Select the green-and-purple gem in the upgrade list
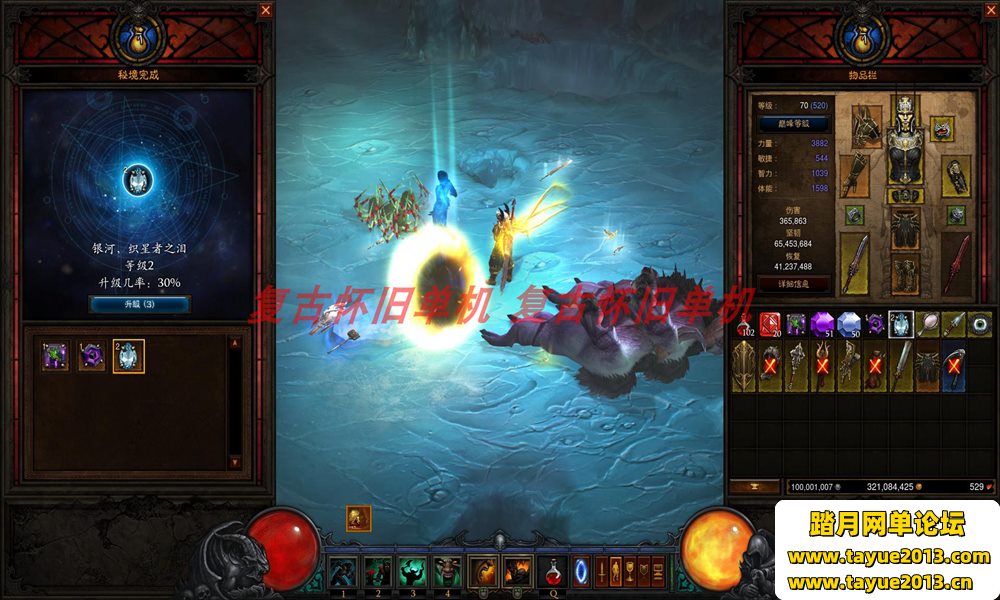 pos(55,356)
